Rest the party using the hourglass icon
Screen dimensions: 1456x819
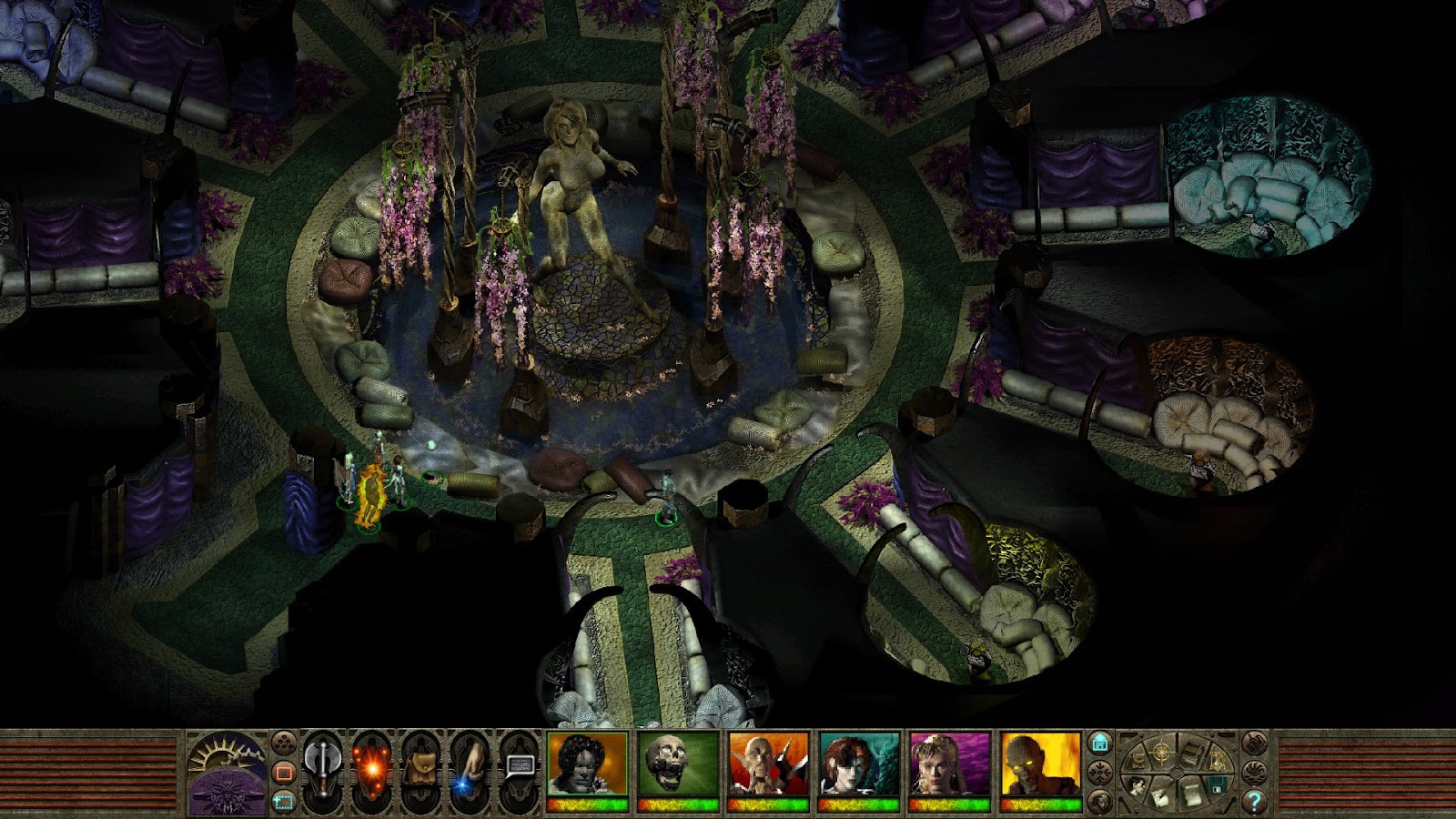click(x=1217, y=762)
